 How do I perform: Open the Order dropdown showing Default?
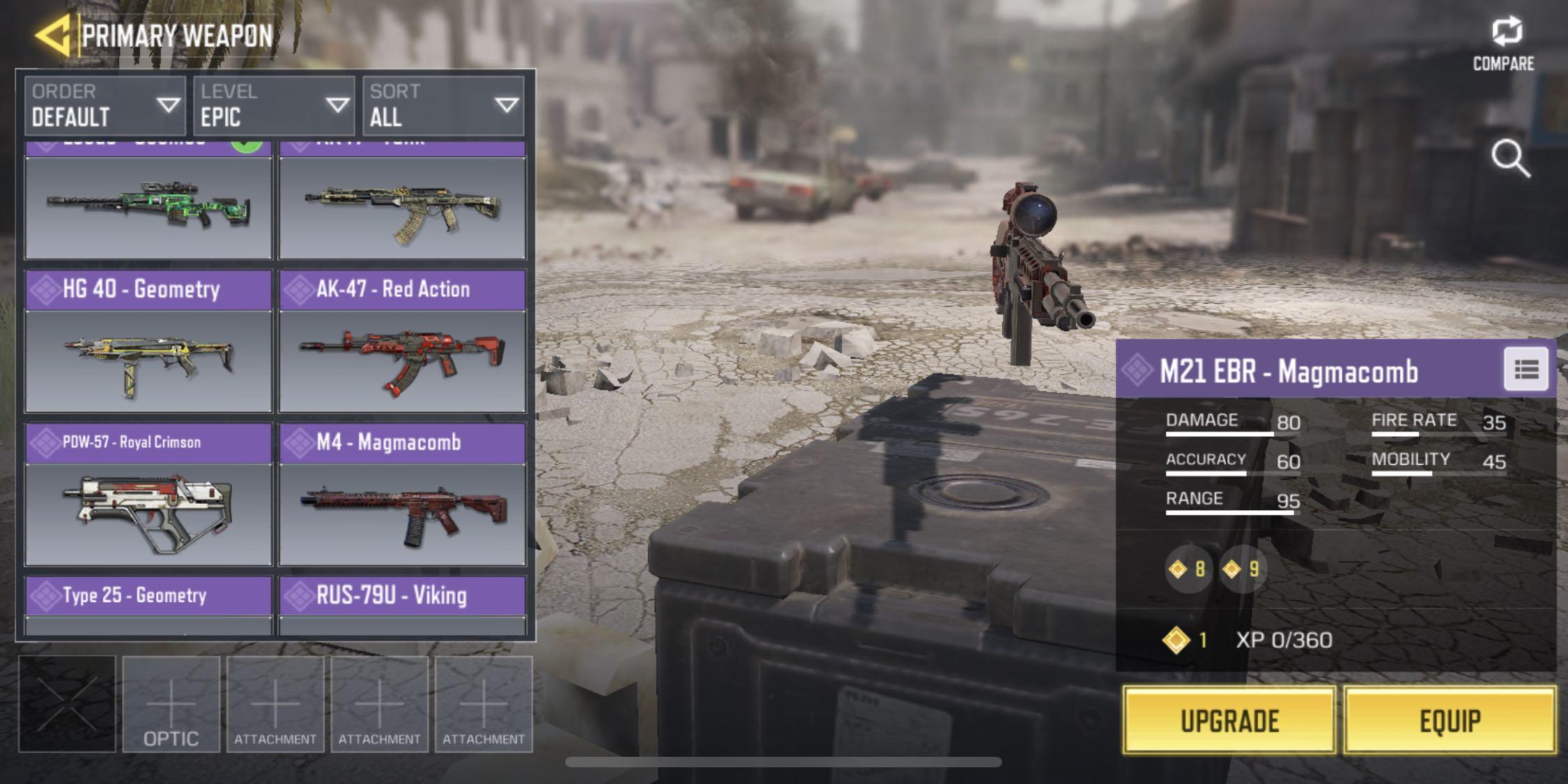(103, 105)
